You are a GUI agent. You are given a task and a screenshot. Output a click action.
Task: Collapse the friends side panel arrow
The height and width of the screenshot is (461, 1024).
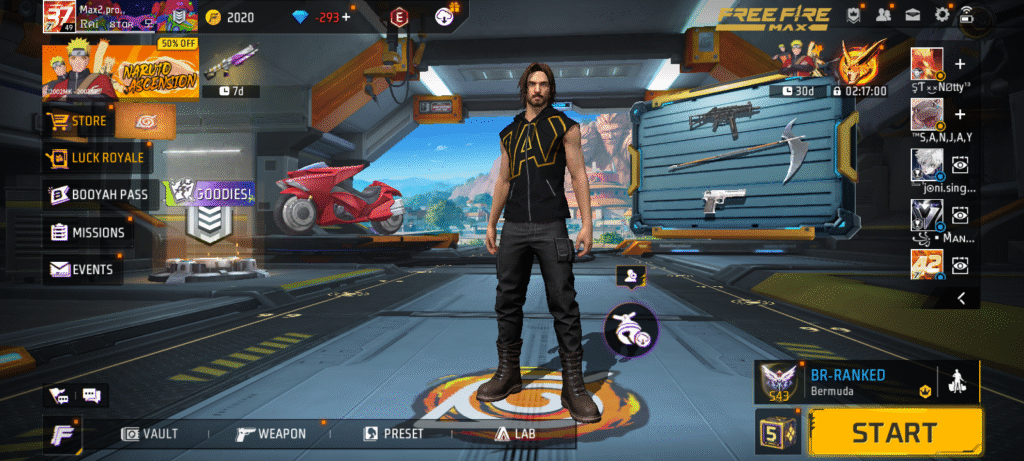coord(961,298)
